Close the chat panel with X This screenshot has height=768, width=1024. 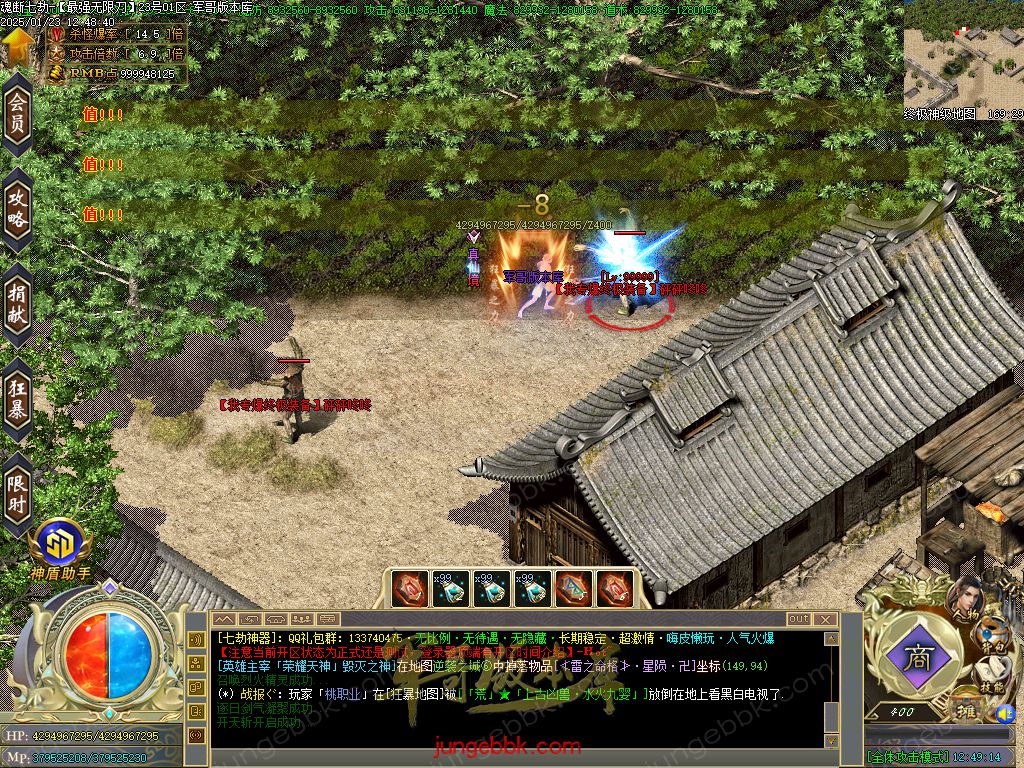pos(827,620)
